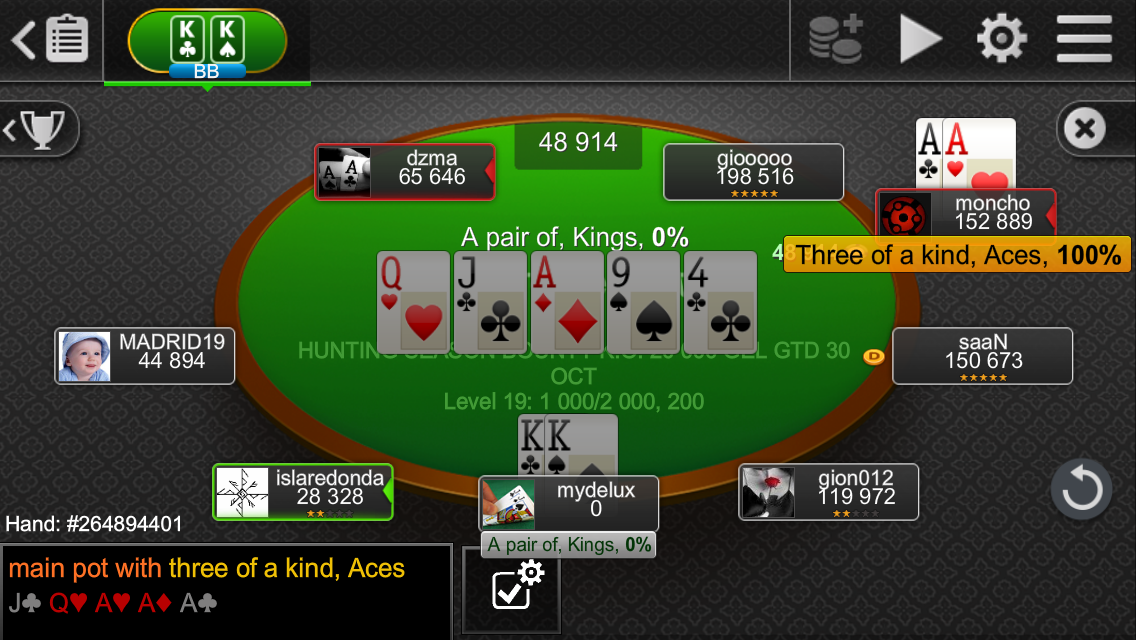View moncho's player panel

tap(965, 214)
